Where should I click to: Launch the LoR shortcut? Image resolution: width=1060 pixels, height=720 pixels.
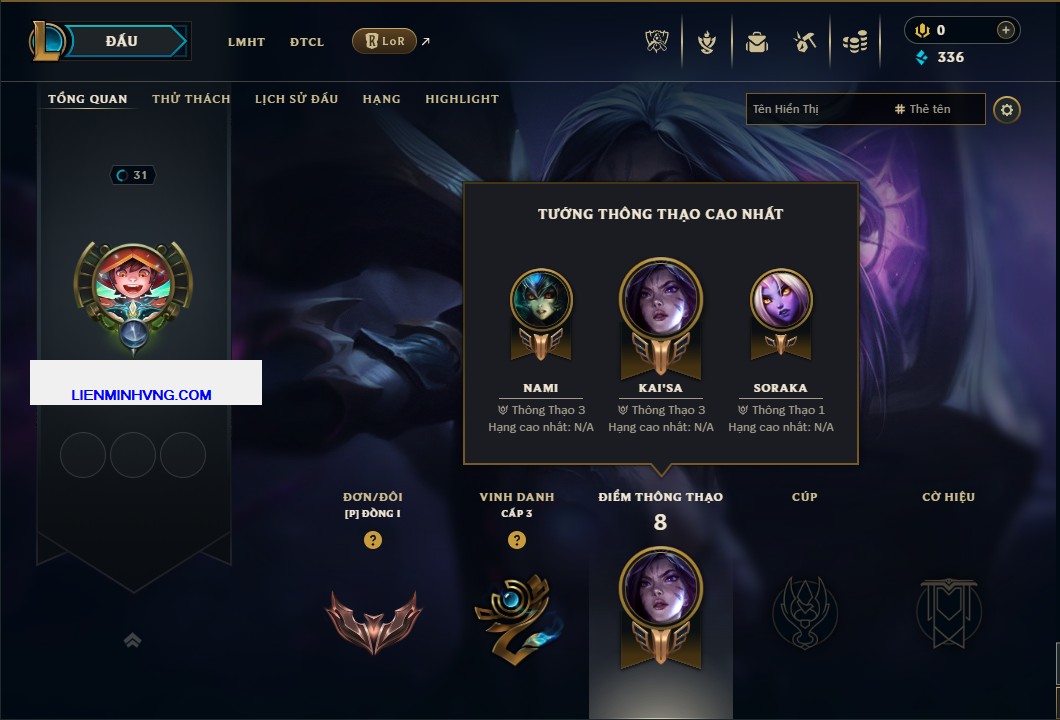click(385, 41)
